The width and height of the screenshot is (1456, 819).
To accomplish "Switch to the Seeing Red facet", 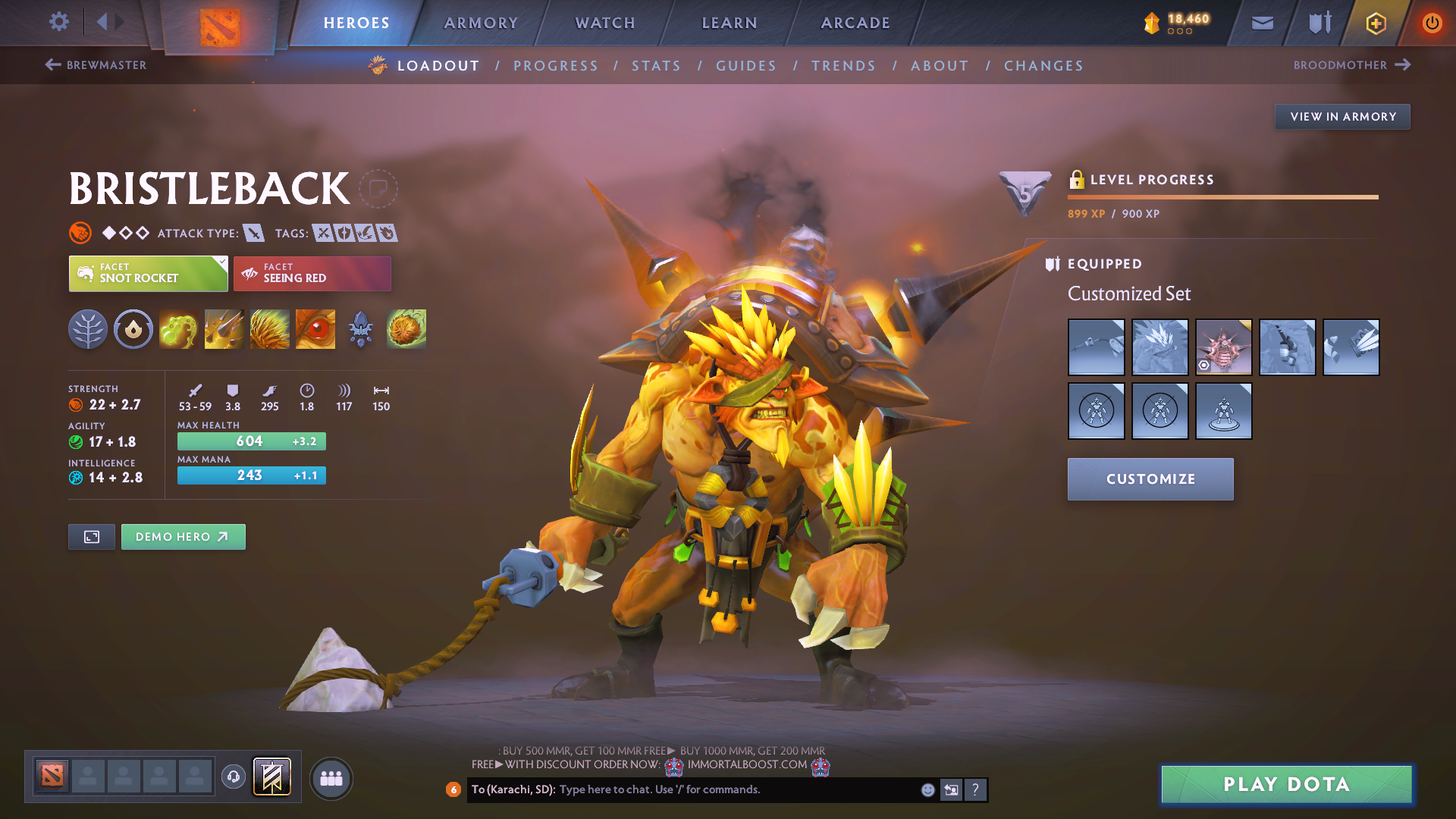I will coord(311,274).
